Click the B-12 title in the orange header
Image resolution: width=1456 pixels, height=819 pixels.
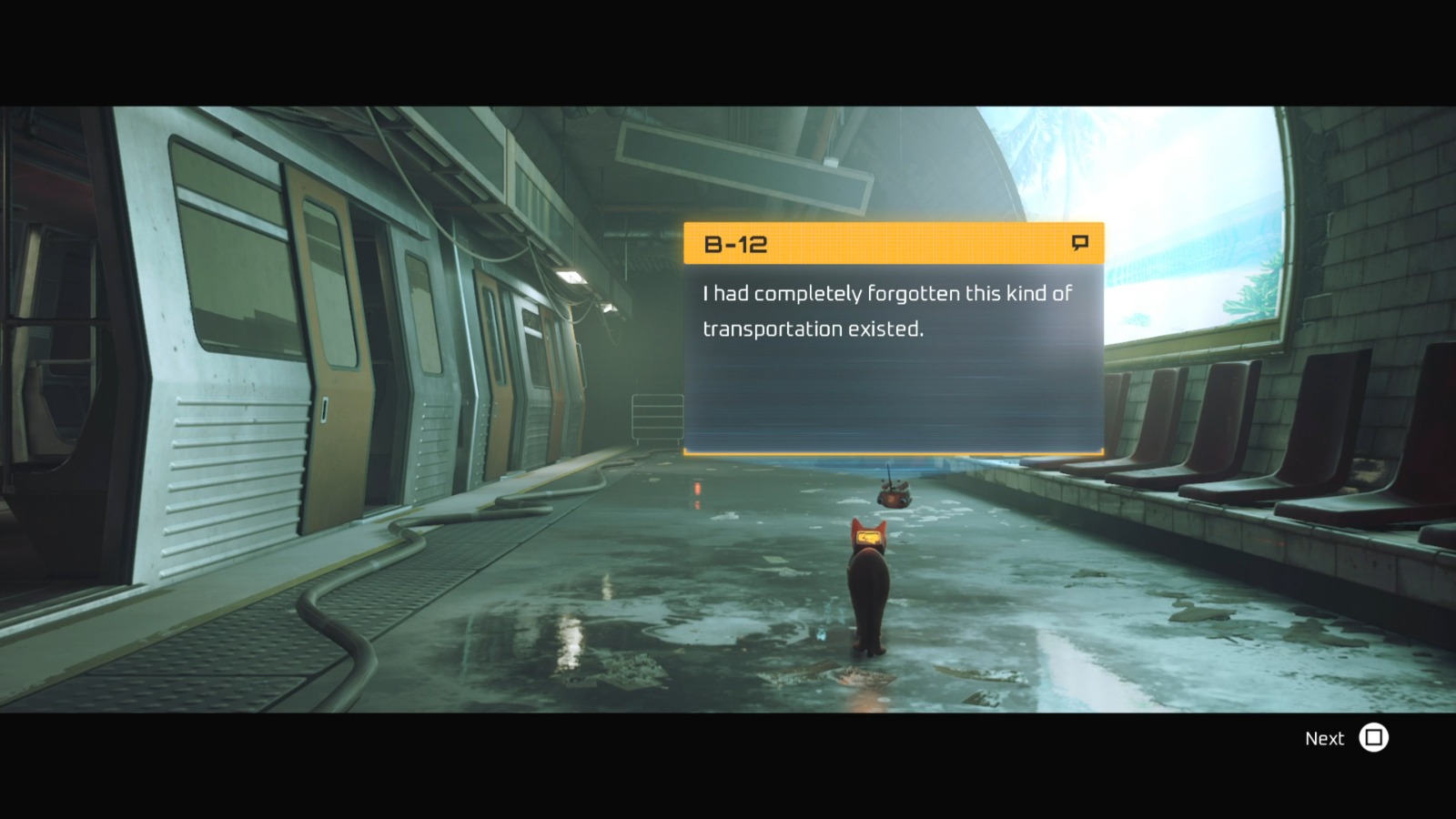pyautogui.click(x=734, y=244)
